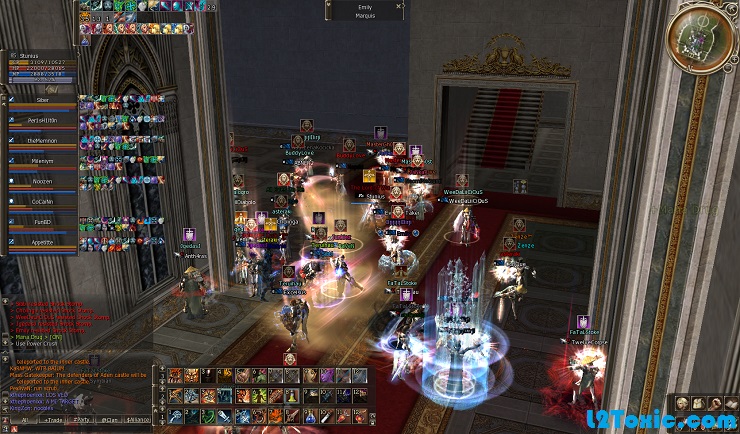Image resolution: width=740 pixels, height=434 pixels.
Task: Select party member CoCaHin
Action: click(x=42, y=203)
